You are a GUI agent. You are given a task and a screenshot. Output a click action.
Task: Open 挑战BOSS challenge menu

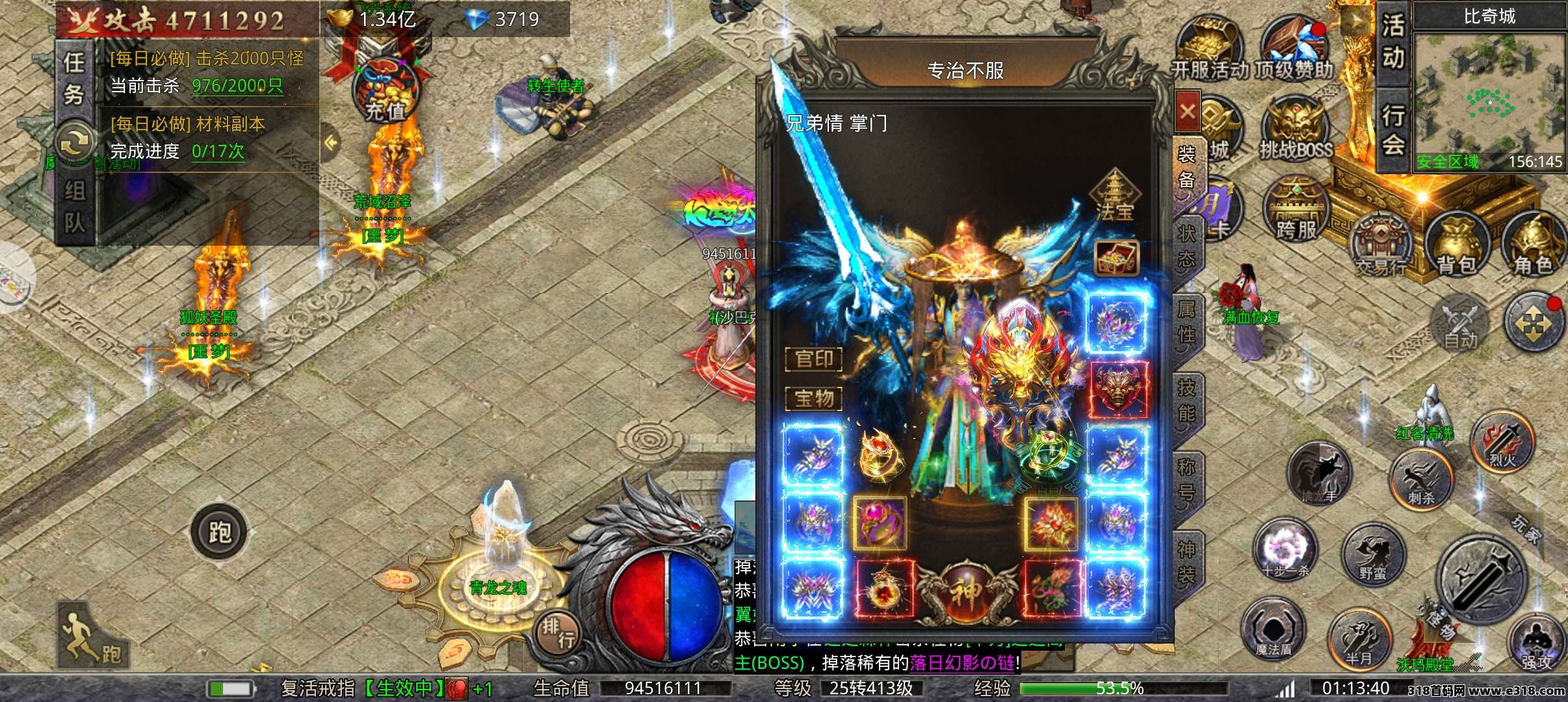click(1296, 130)
